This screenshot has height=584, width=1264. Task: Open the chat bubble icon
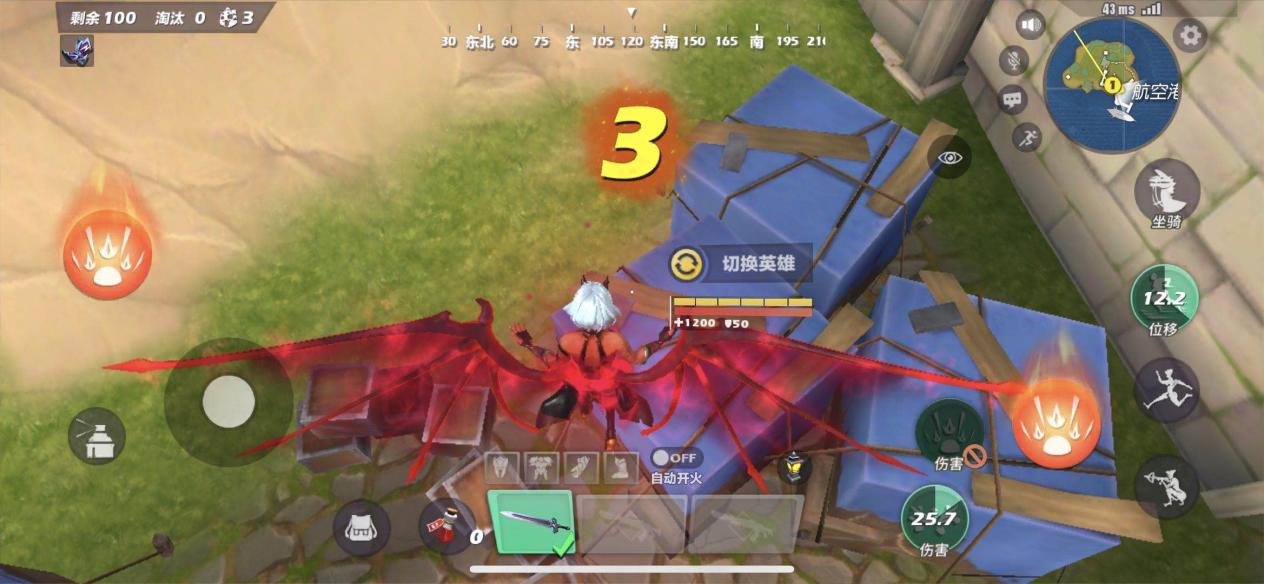pyautogui.click(x=1013, y=99)
